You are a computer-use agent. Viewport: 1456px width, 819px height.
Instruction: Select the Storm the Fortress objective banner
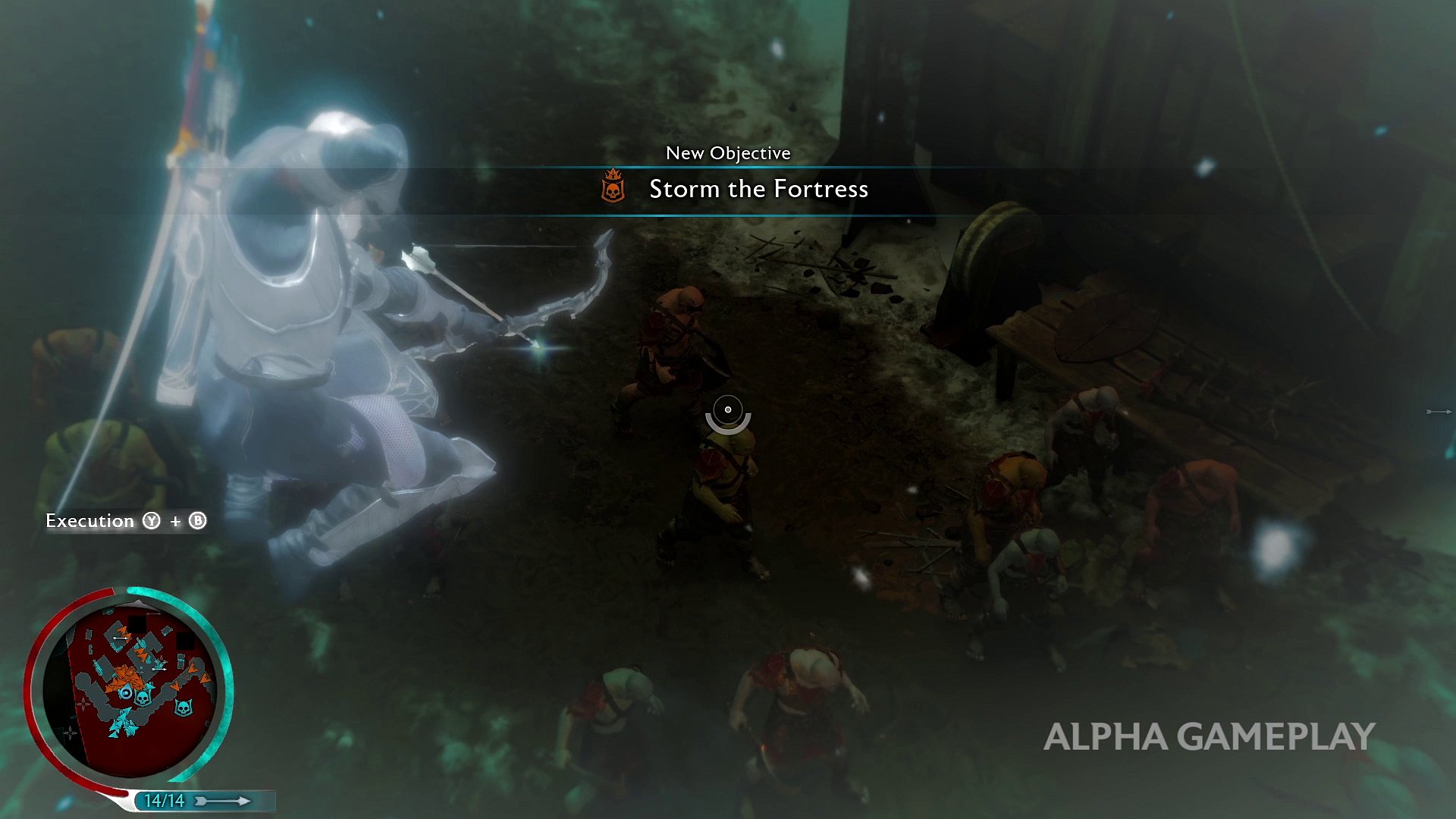click(x=758, y=189)
